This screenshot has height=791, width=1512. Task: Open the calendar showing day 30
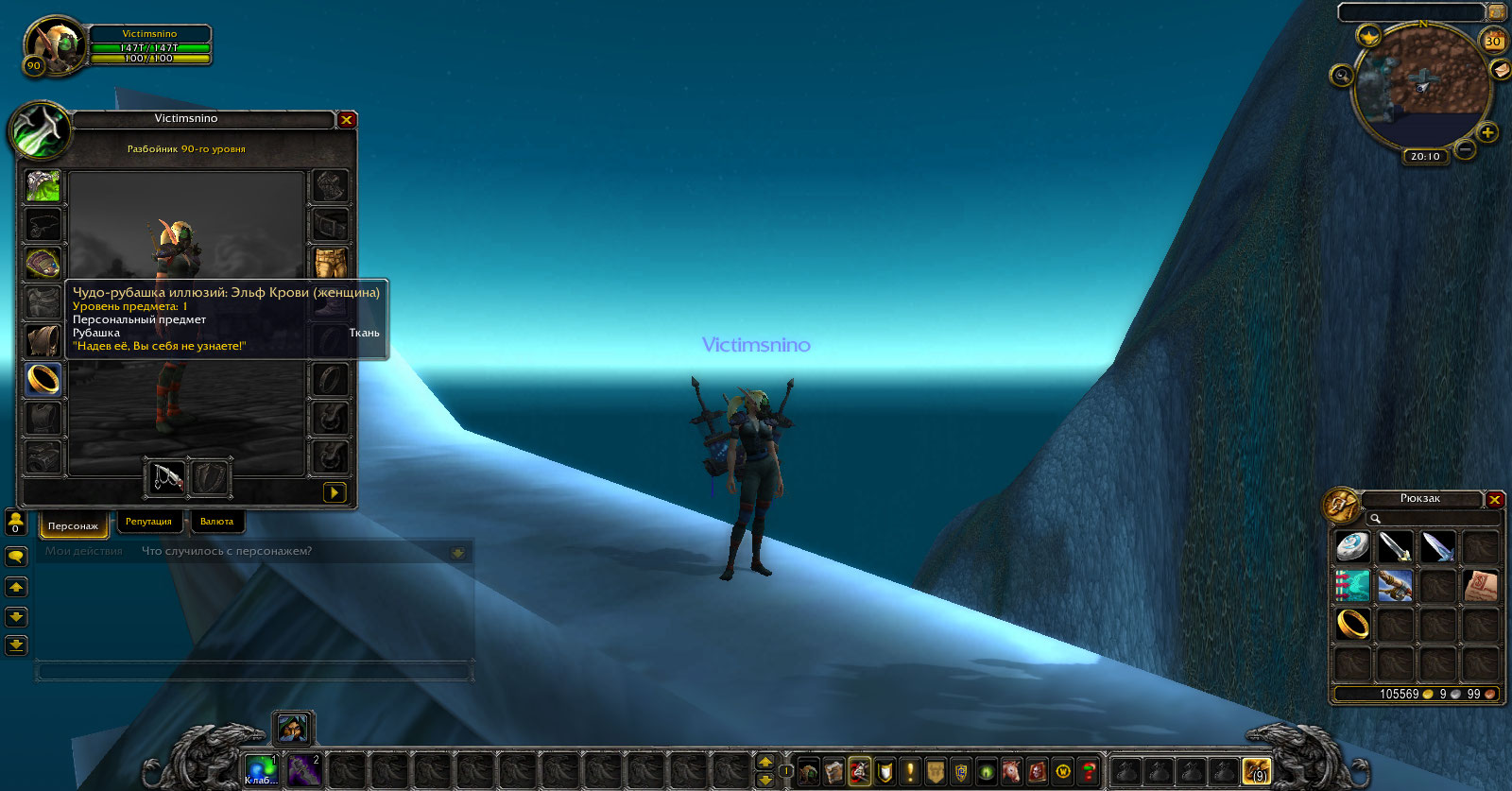point(1493,41)
